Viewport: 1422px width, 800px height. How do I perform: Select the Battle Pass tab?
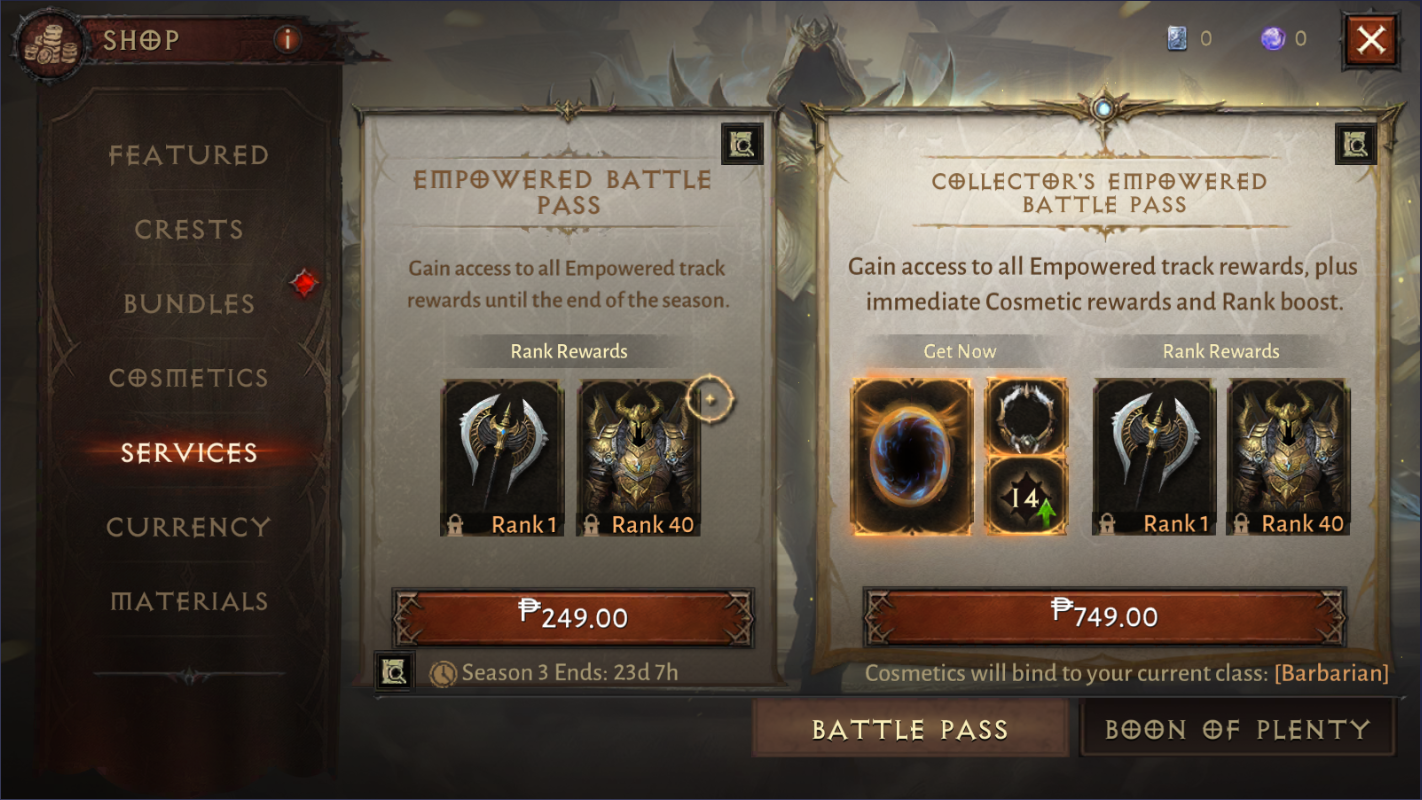[911, 729]
